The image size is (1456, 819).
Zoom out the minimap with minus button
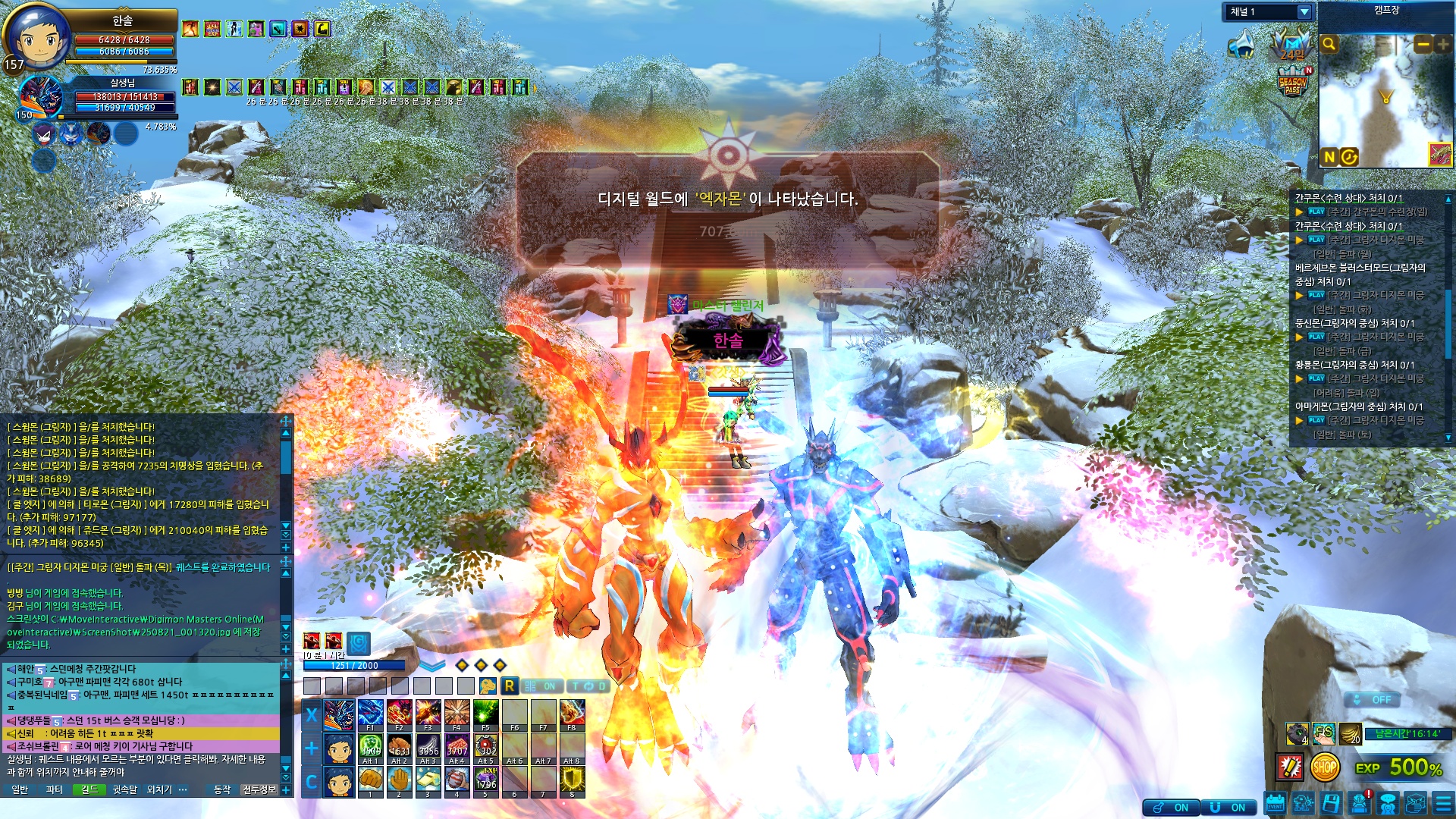(x=1423, y=45)
